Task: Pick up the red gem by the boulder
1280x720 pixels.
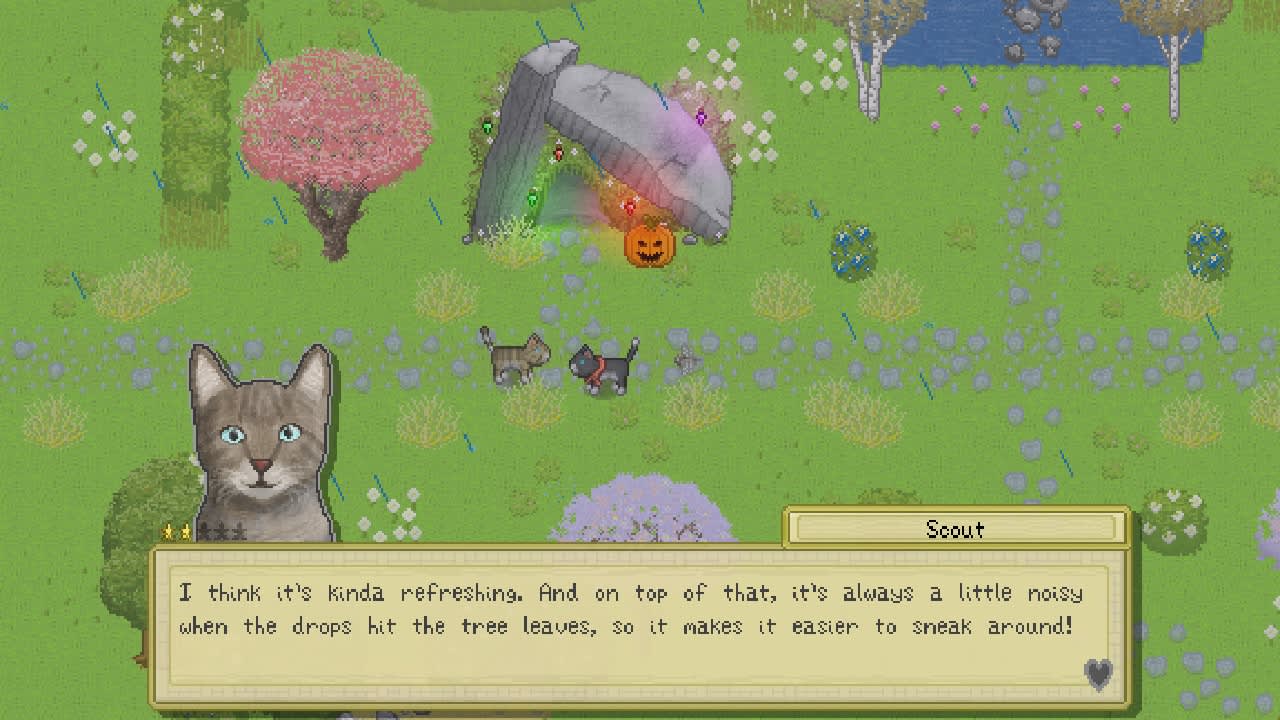Action: pyautogui.click(x=556, y=151)
